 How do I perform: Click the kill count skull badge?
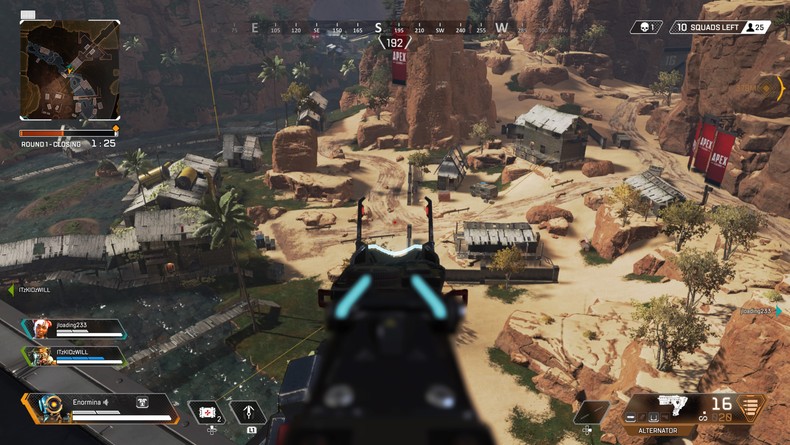646,27
